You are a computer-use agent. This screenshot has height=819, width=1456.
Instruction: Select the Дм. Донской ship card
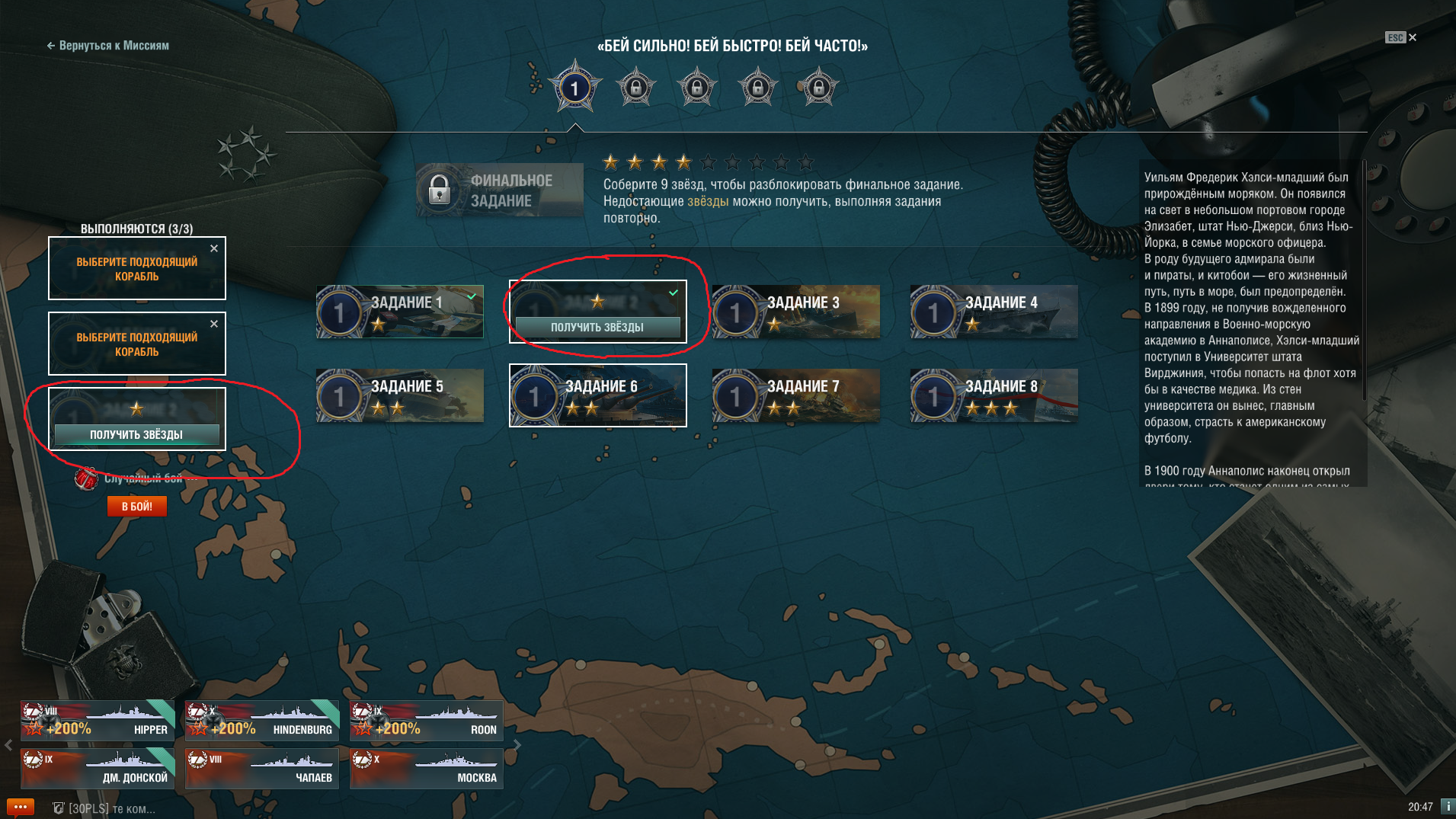[x=98, y=768]
